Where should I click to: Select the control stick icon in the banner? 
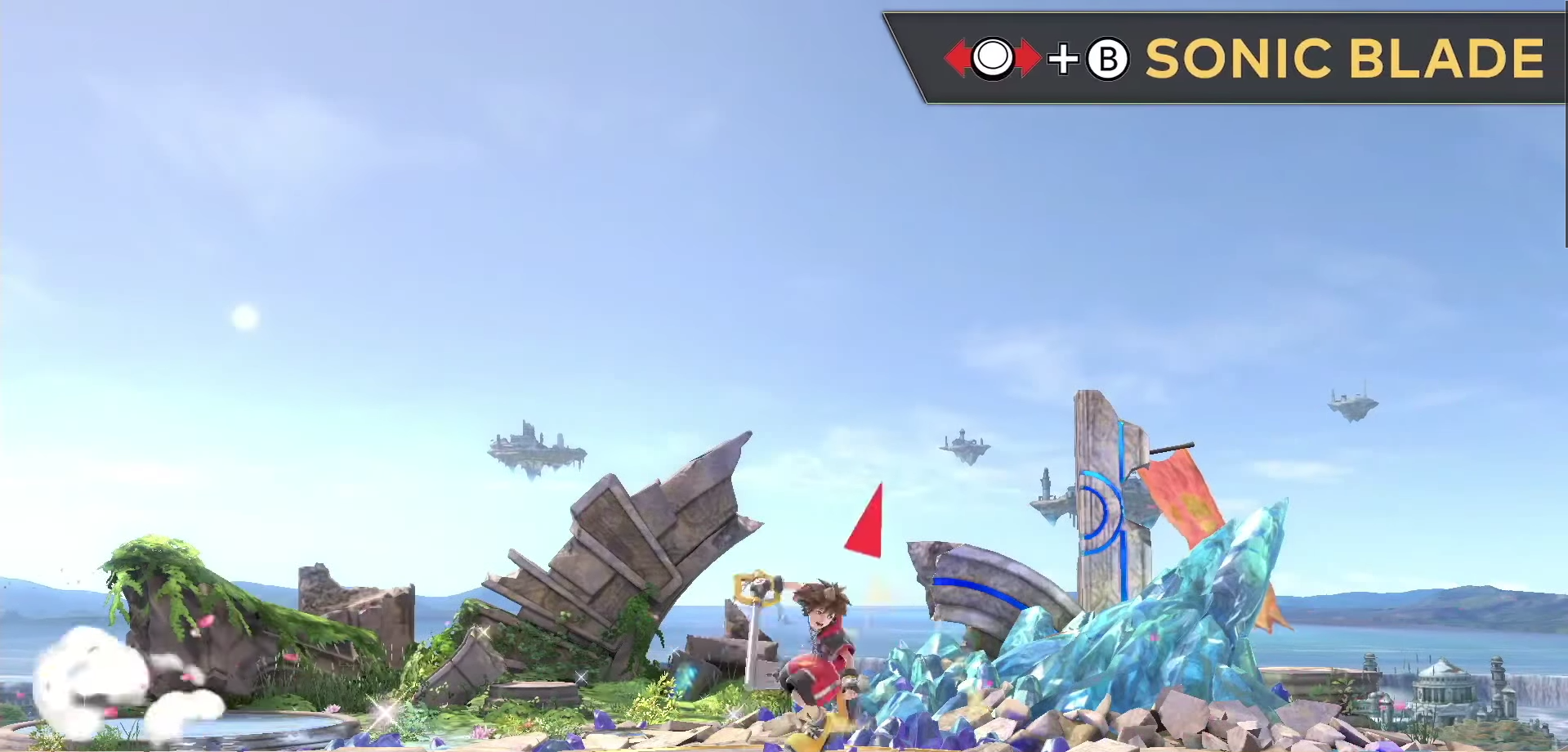pyautogui.click(x=994, y=57)
